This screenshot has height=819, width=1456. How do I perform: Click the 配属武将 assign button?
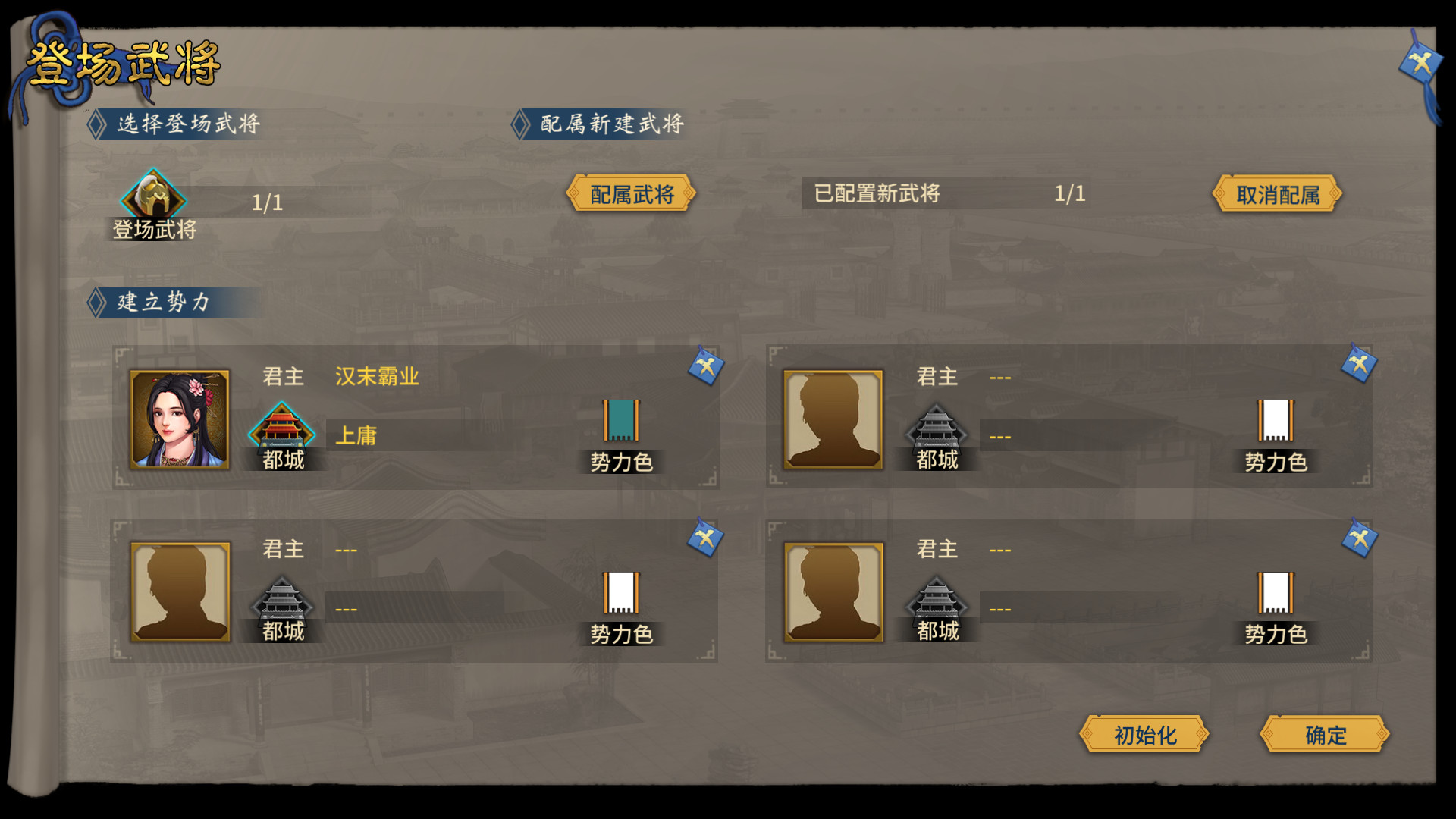(x=633, y=194)
